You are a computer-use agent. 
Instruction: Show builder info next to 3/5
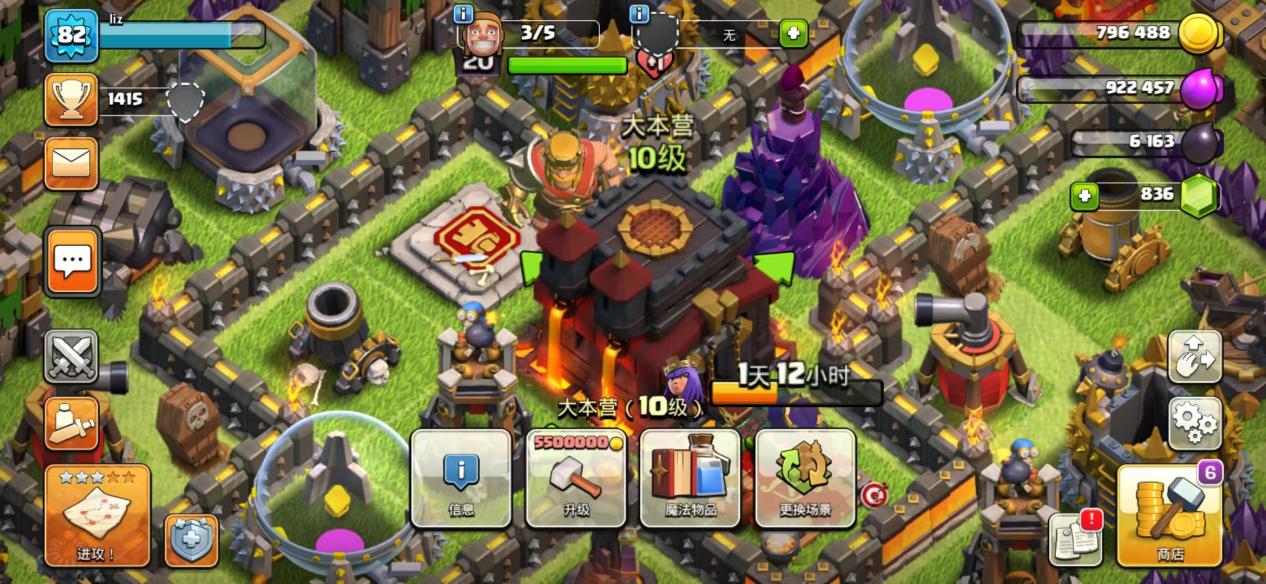click(463, 14)
